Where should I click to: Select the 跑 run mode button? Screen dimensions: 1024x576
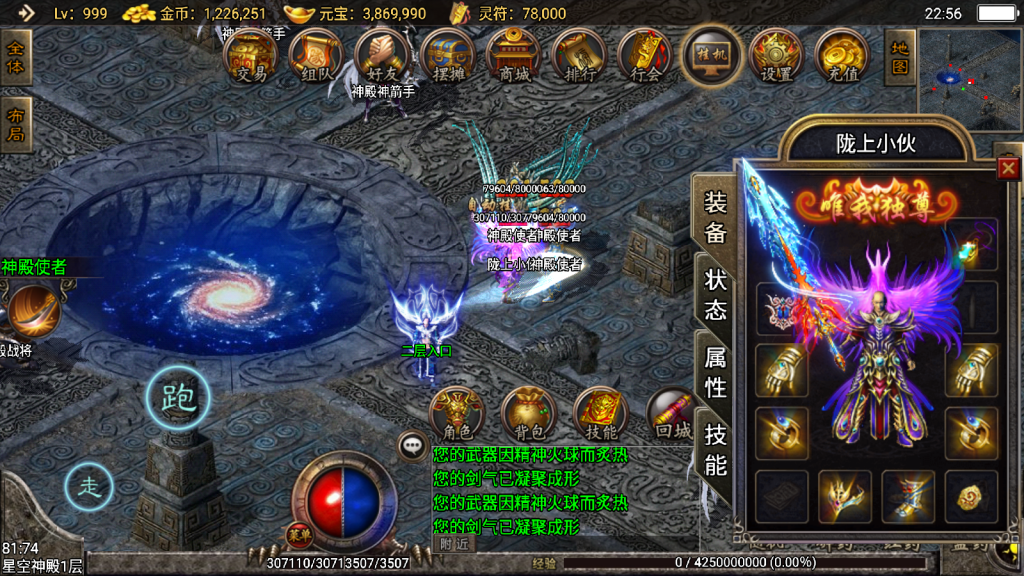(179, 397)
